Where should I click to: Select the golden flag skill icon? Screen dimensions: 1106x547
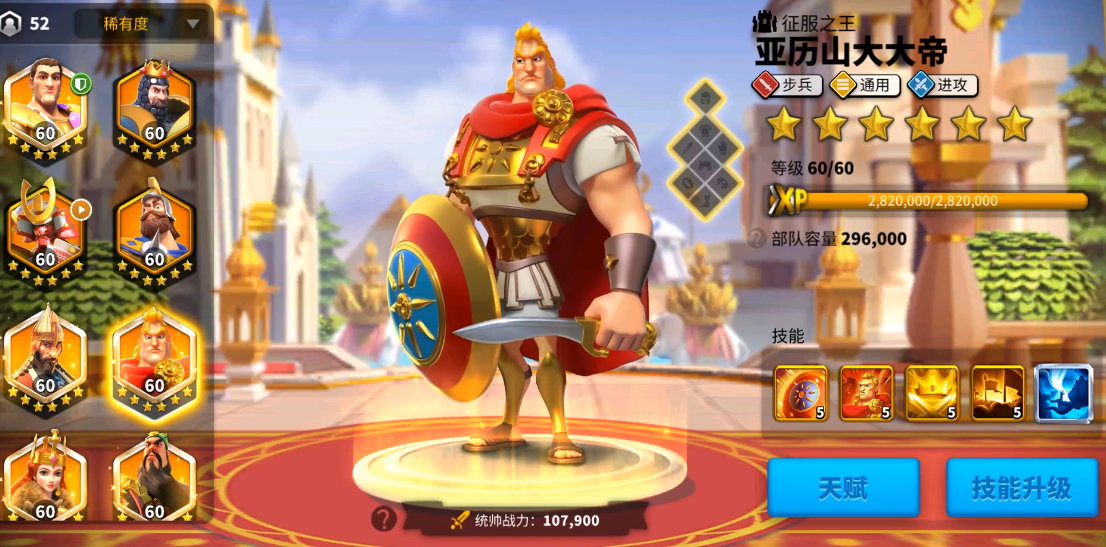click(x=997, y=393)
